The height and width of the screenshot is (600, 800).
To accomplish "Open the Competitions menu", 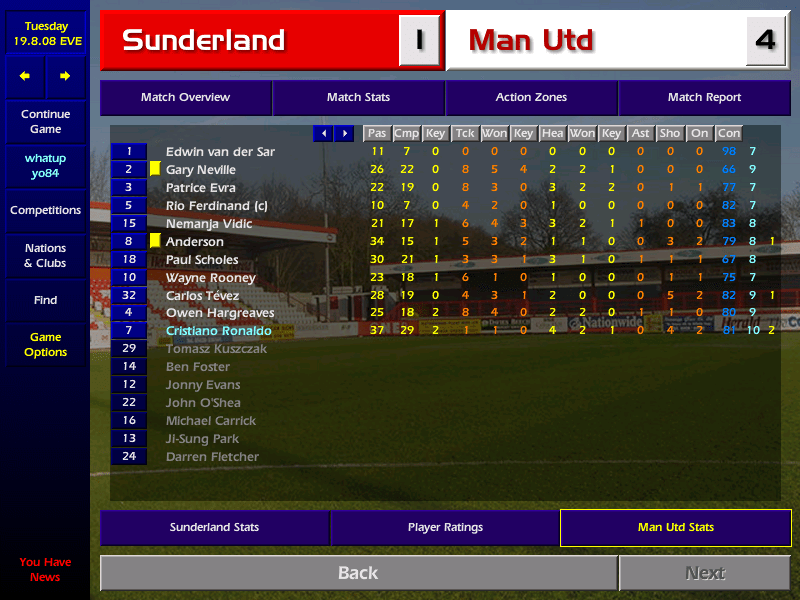I will point(45,211).
